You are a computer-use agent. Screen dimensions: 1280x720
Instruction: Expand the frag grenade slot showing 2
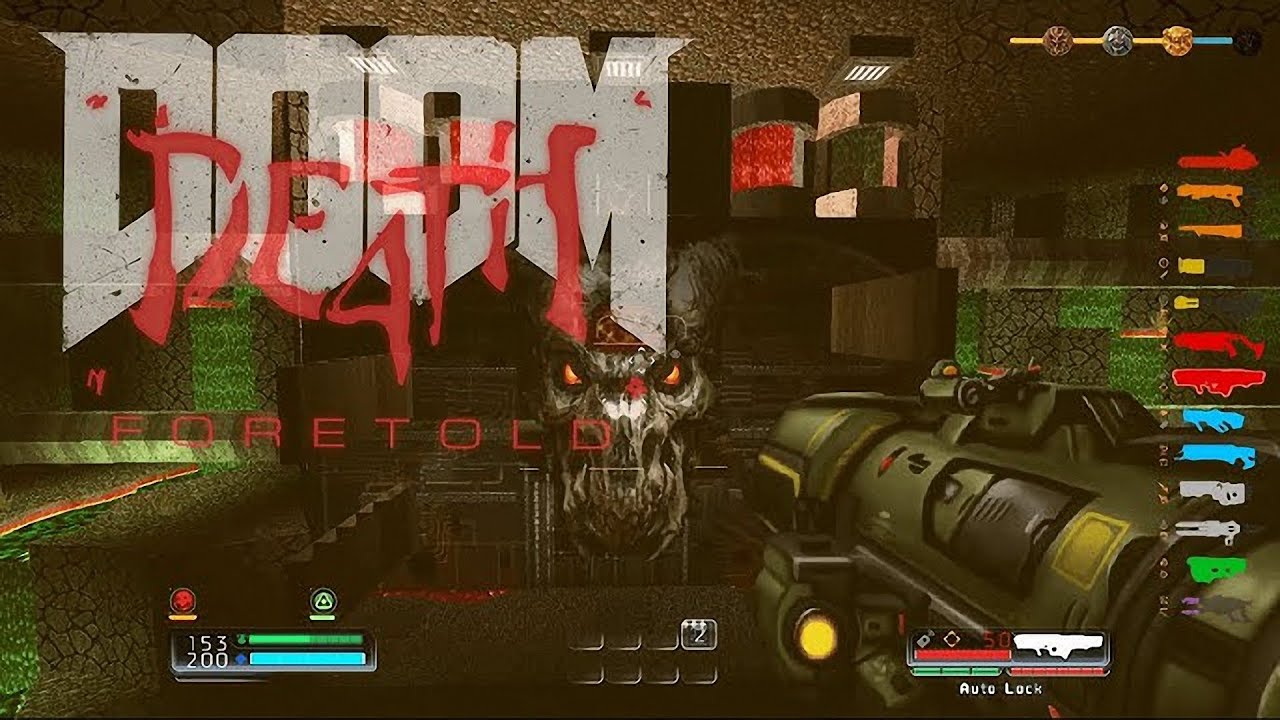tap(700, 632)
